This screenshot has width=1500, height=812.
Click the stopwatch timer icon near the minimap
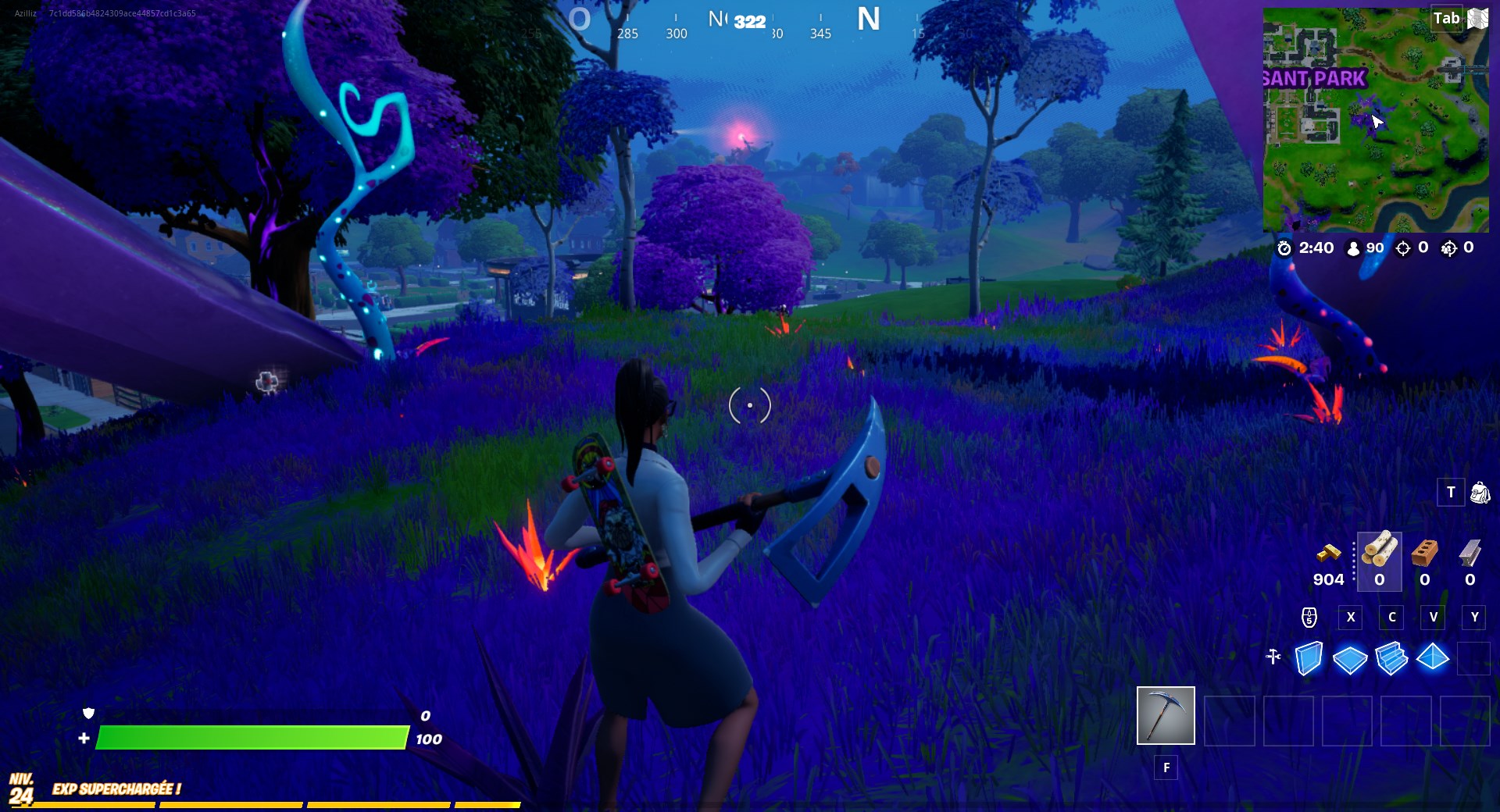pos(1286,248)
